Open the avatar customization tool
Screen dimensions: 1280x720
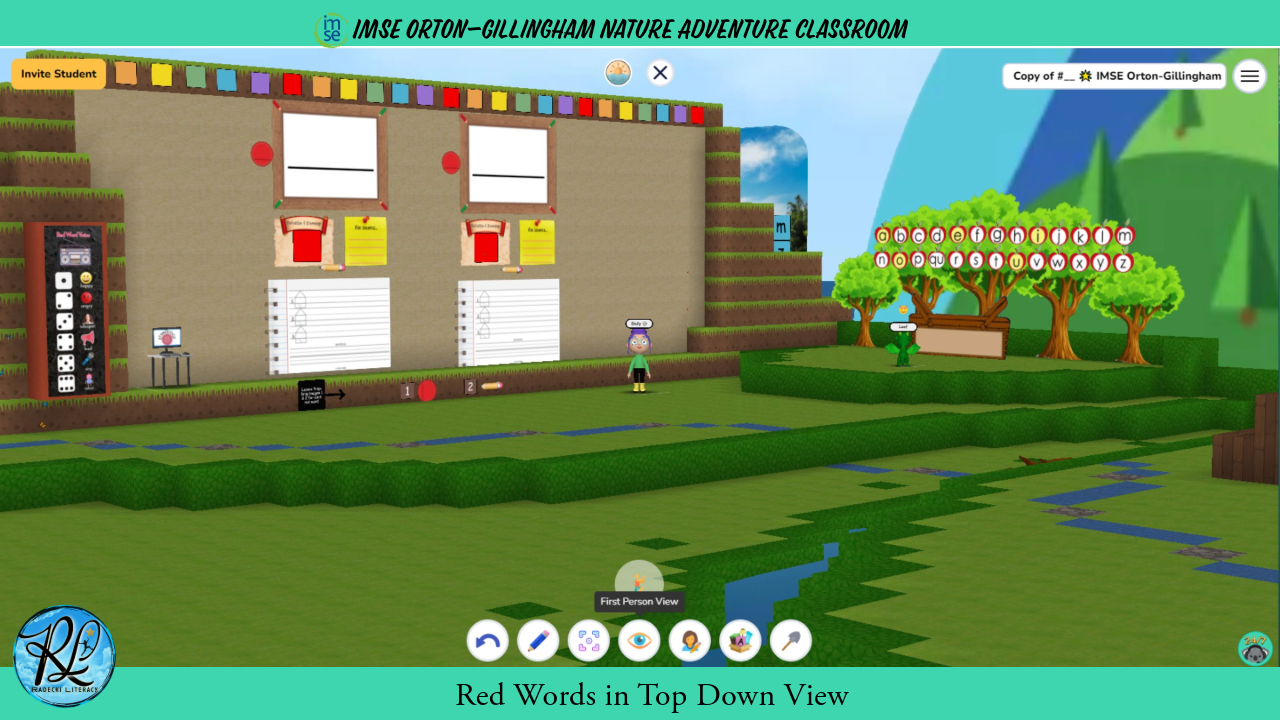[x=690, y=640]
